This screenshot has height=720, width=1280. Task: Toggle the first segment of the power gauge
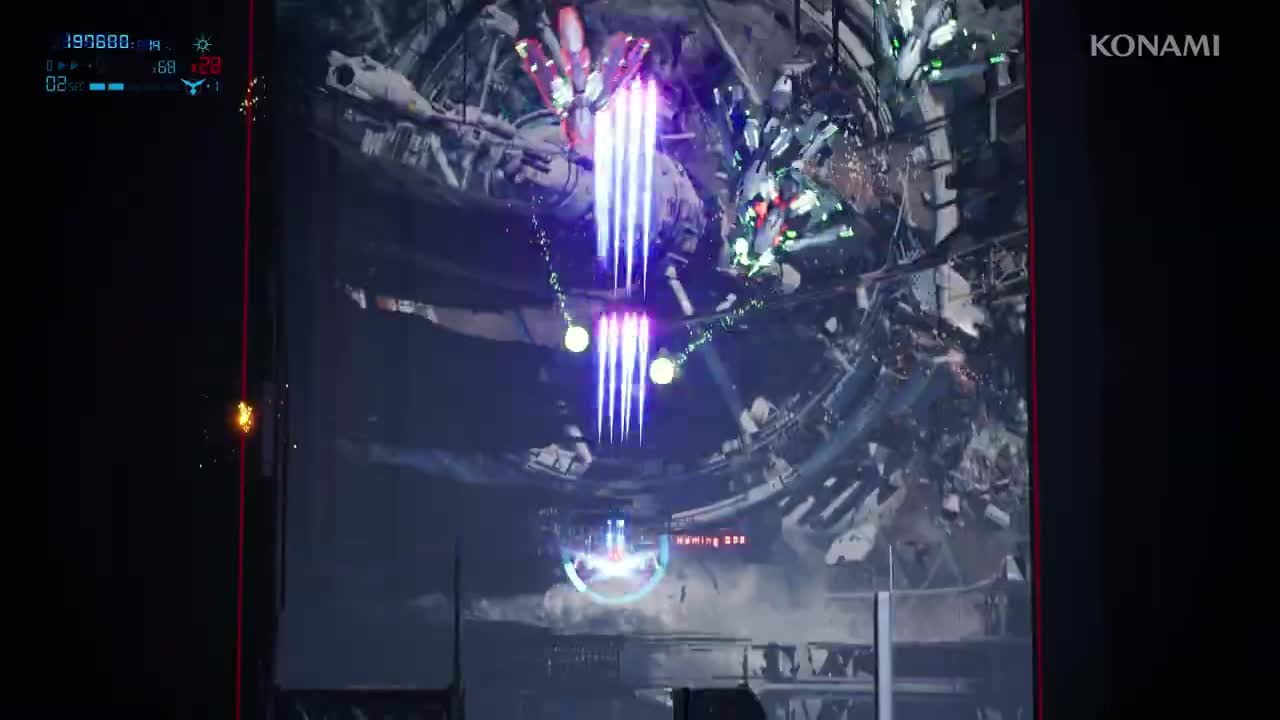tap(97, 85)
